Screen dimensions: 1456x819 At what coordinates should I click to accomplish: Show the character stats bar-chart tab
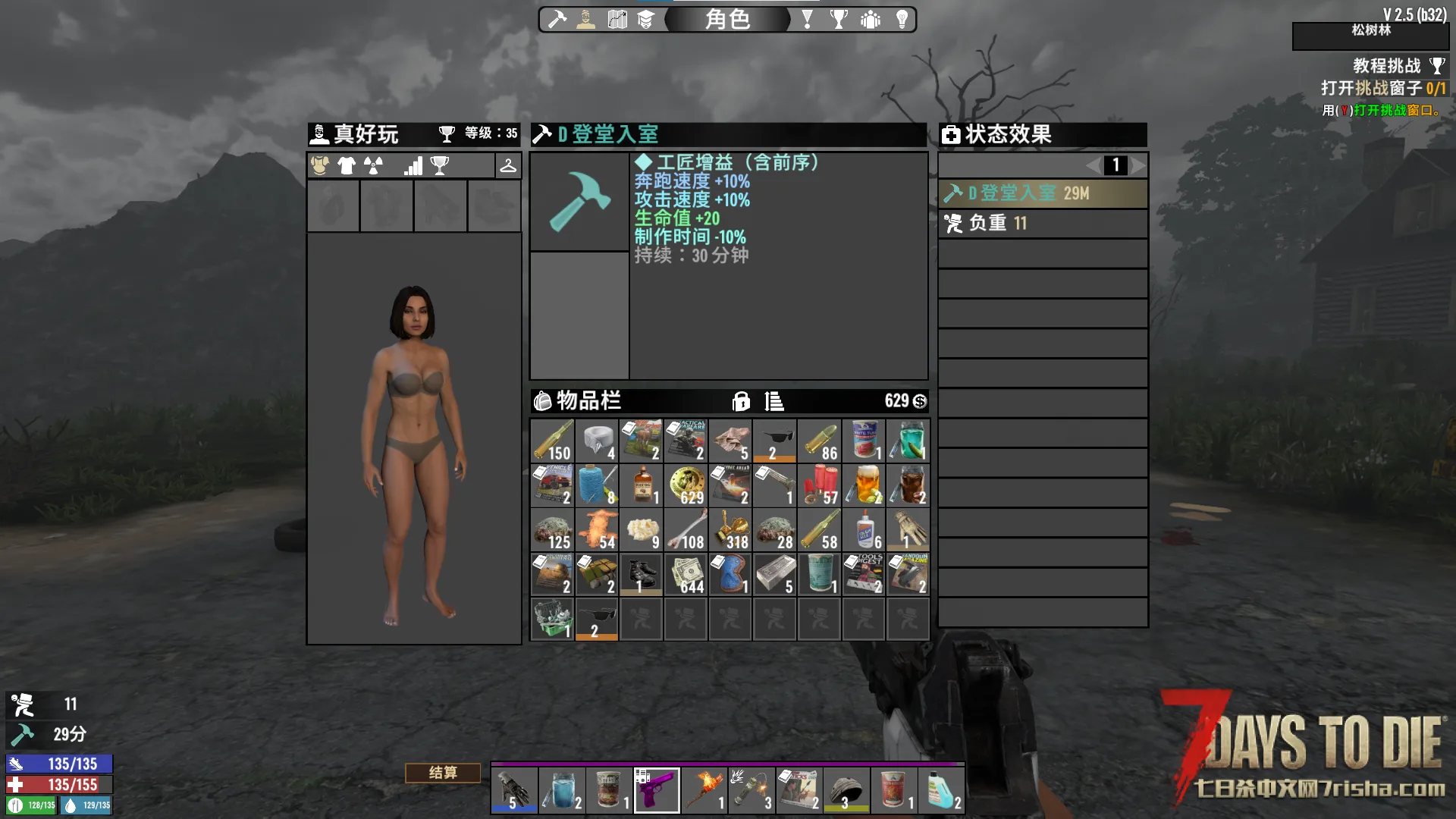[413, 165]
